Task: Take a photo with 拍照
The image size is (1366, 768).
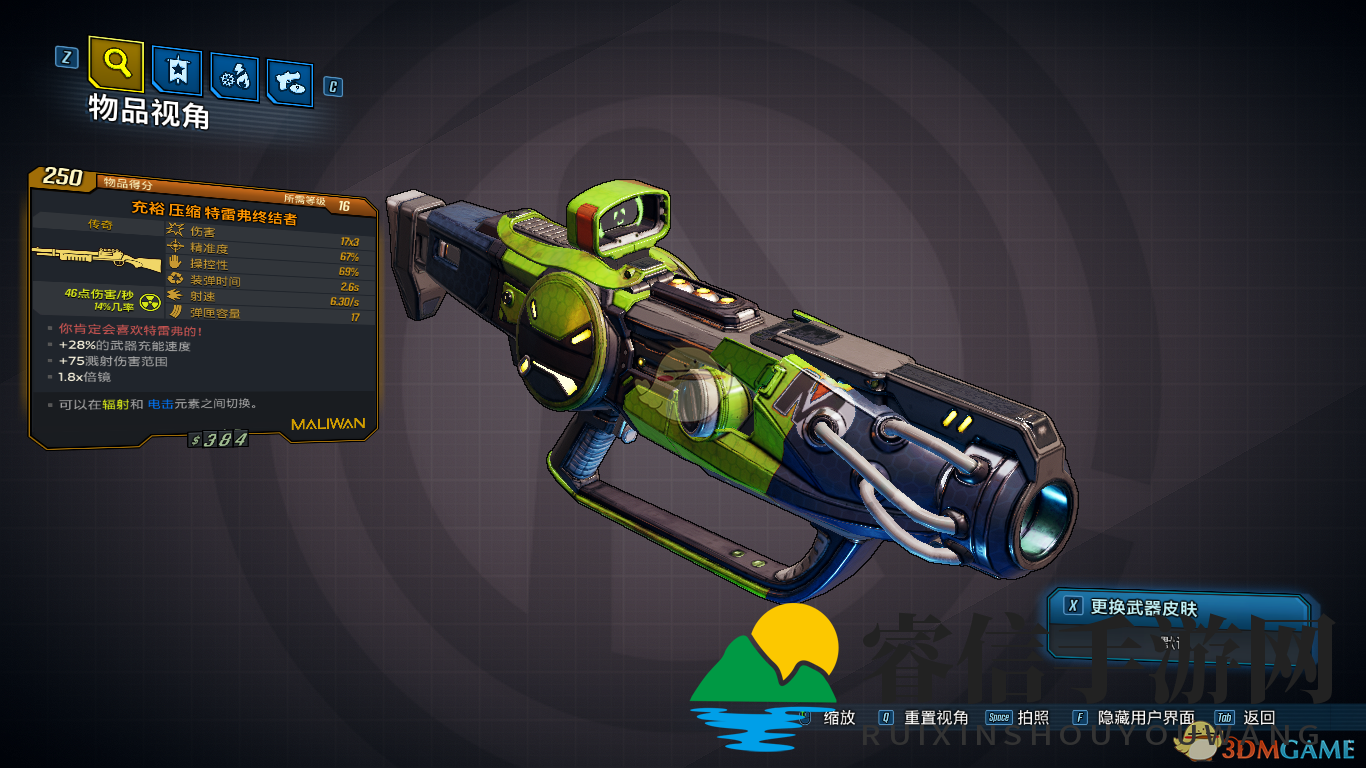Action: (x=1033, y=718)
